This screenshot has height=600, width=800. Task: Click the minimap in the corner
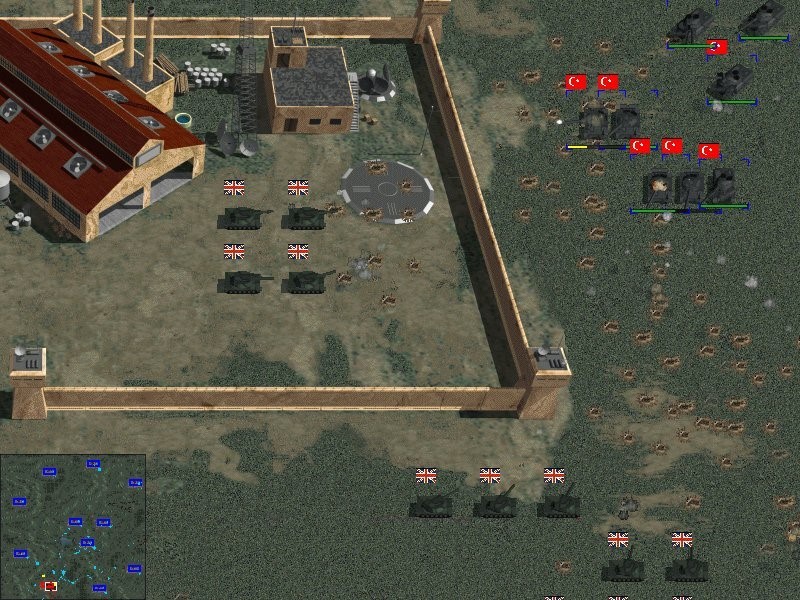click(73, 526)
